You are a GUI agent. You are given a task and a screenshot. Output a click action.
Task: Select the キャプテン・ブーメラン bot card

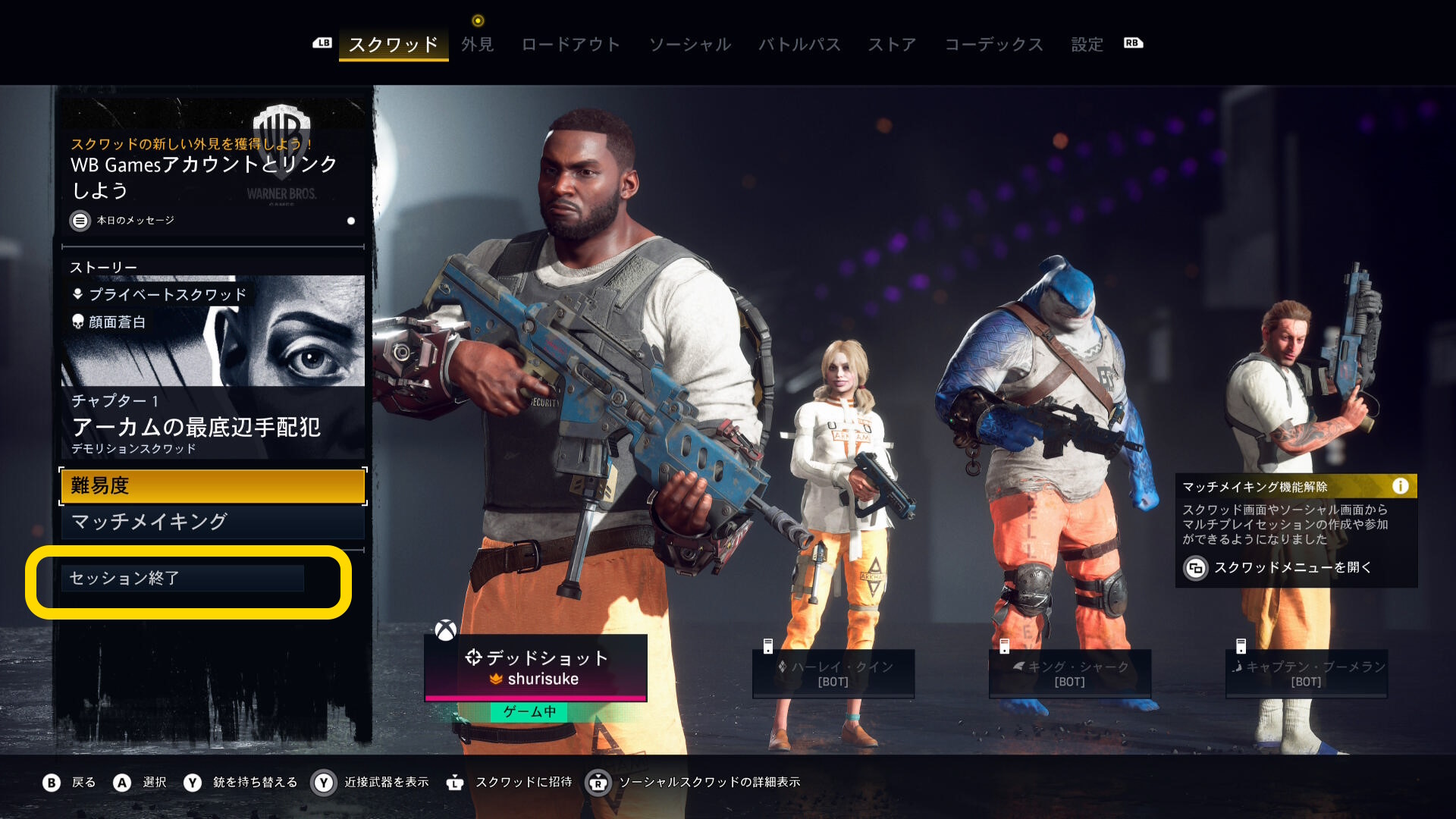1307,673
